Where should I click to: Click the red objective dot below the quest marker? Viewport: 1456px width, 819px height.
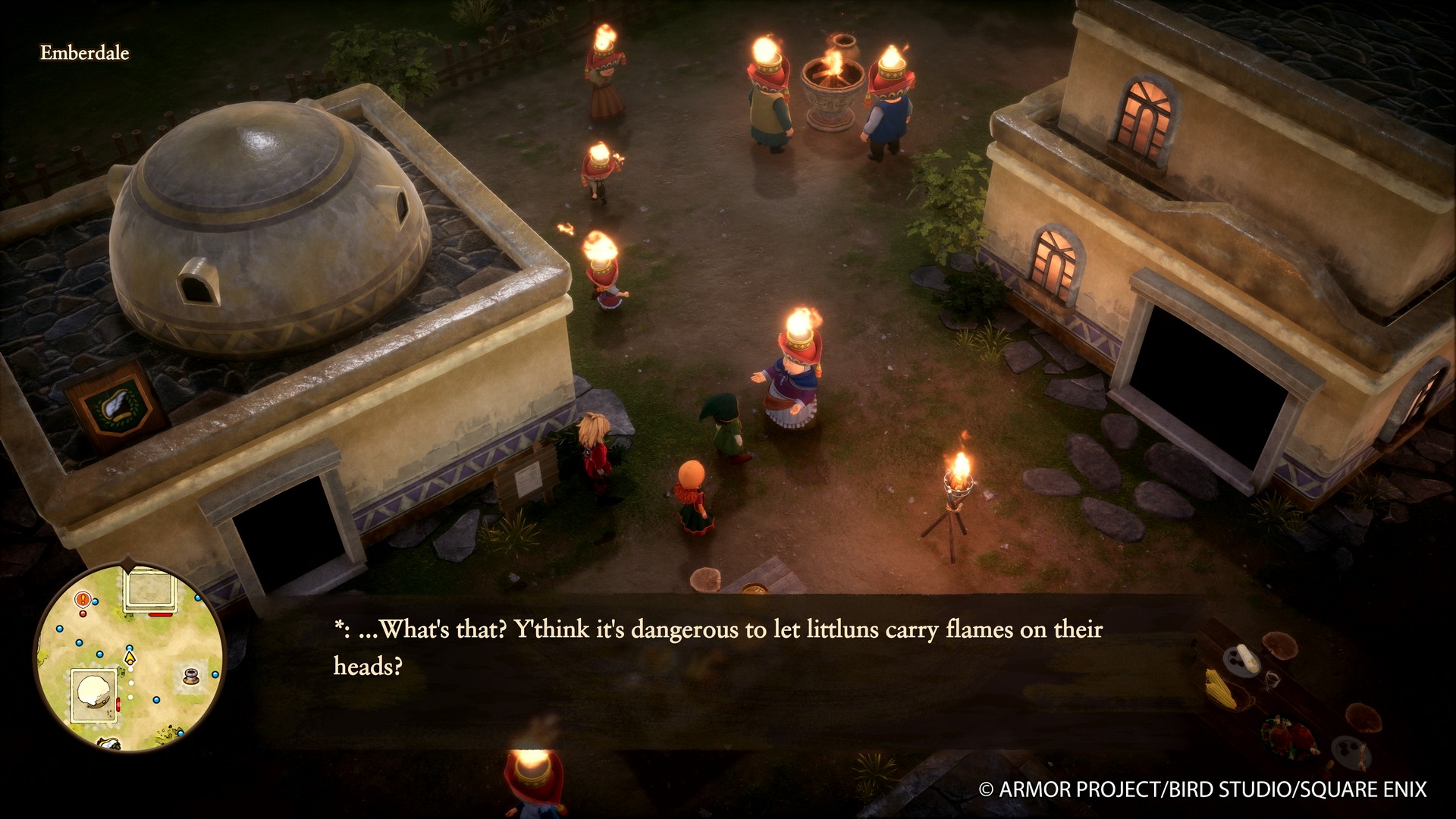click(82, 613)
